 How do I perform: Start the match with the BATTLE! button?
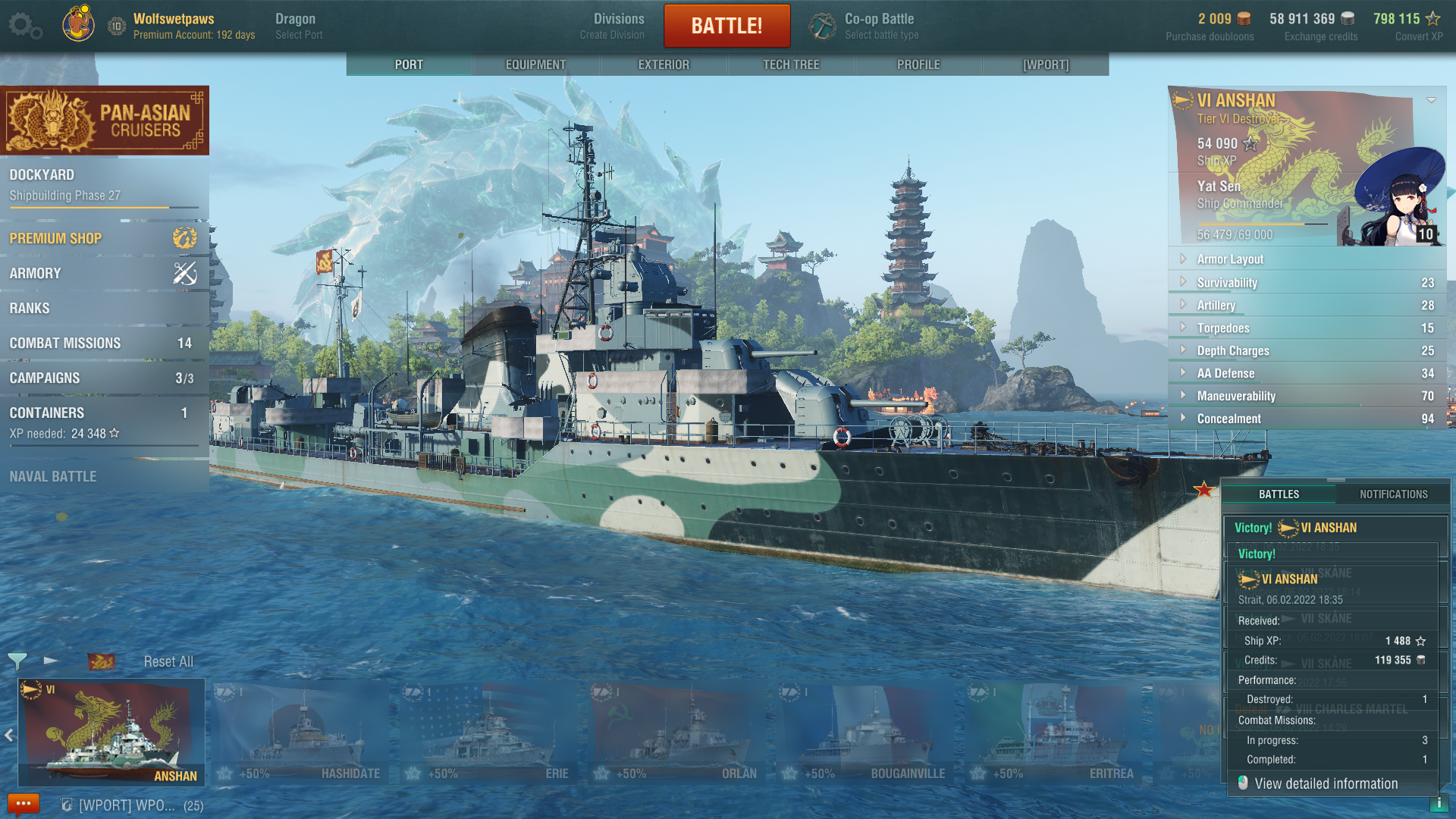[726, 26]
